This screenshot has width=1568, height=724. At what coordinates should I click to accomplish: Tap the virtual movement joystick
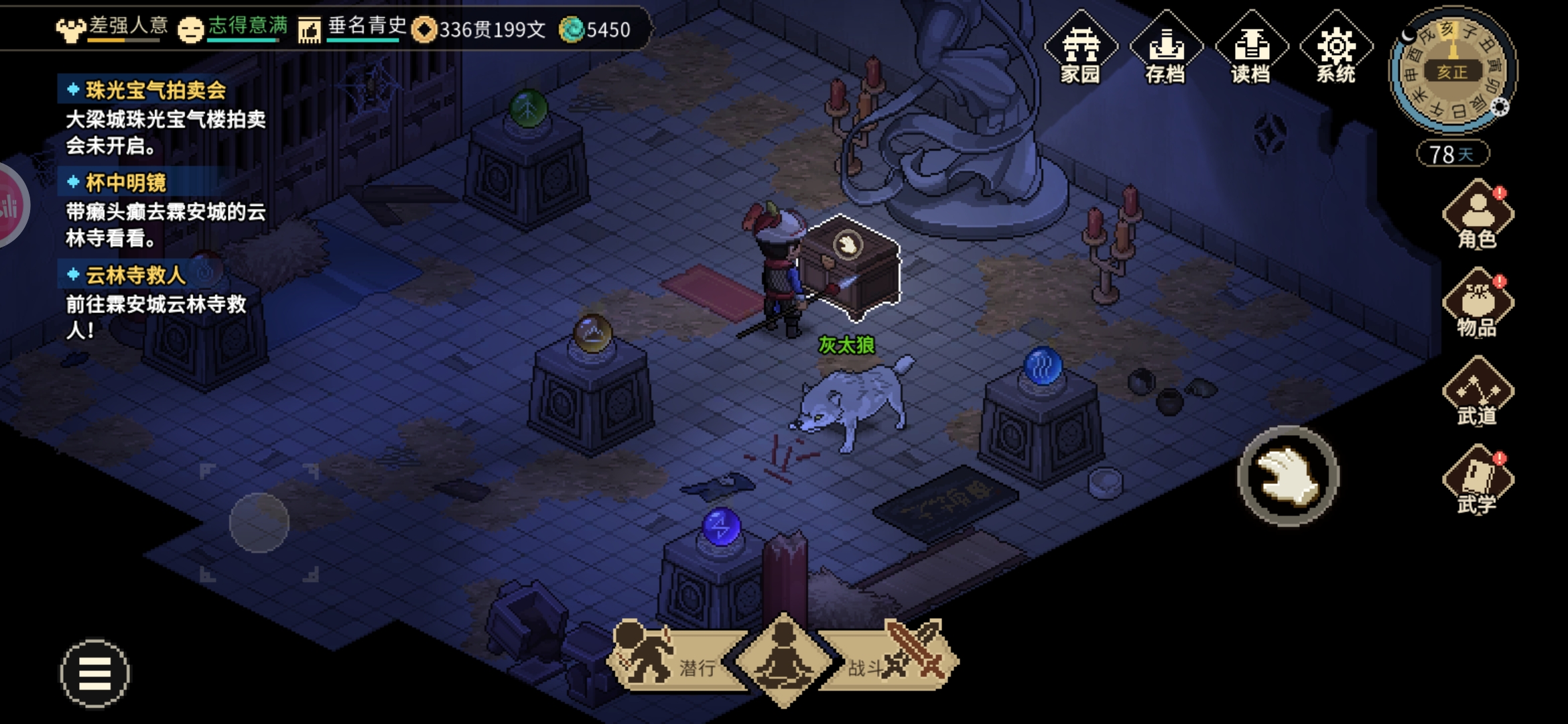pos(259,523)
